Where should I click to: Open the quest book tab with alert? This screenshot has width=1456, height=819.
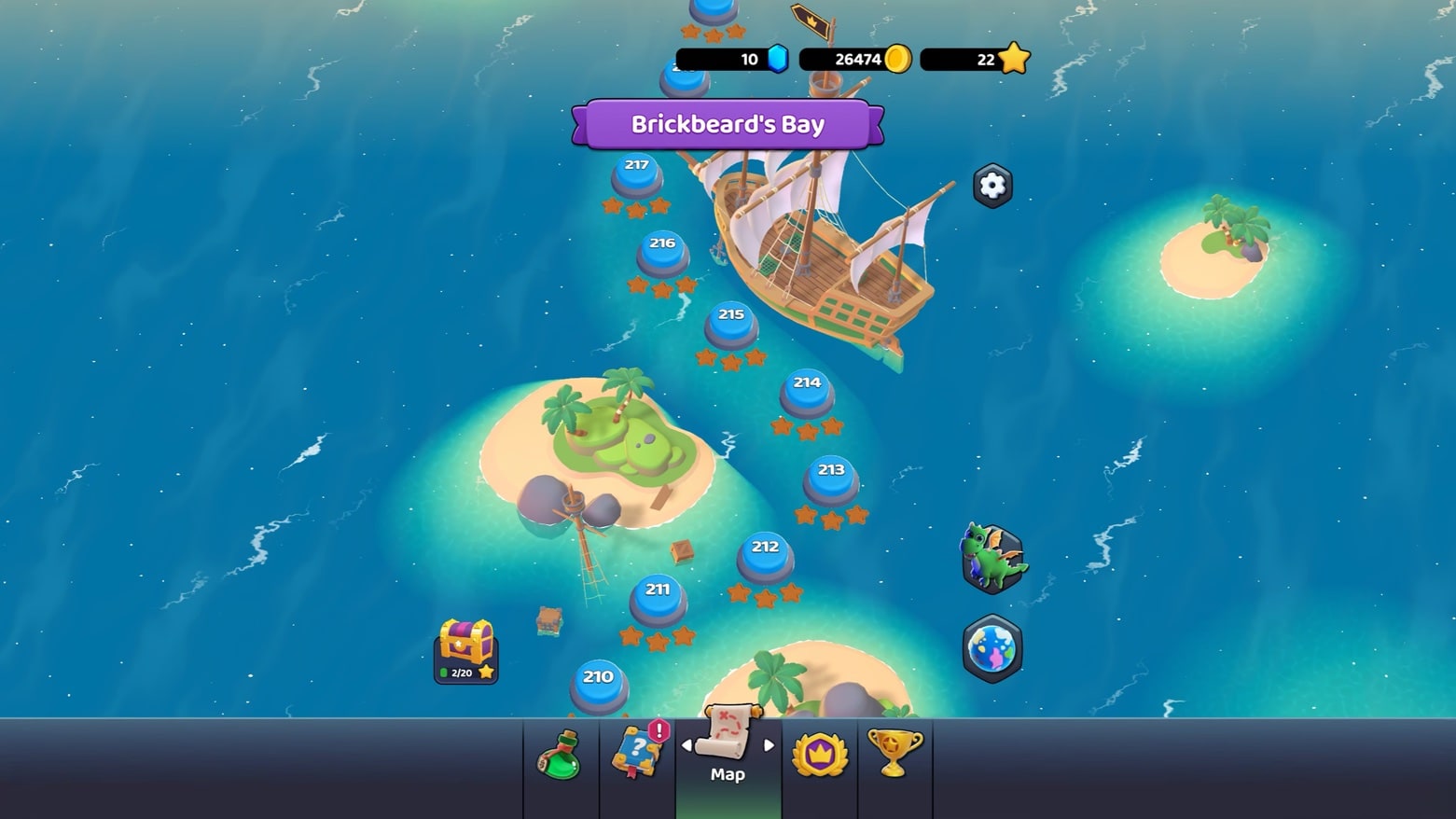(x=637, y=752)
